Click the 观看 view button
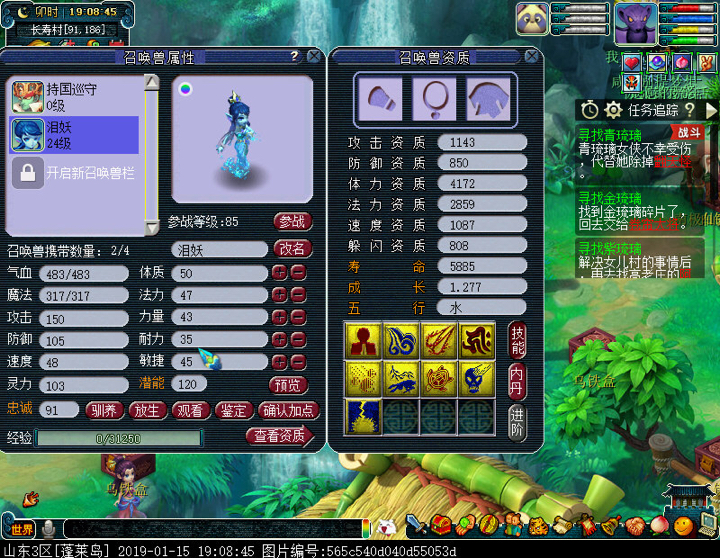720x558 pixels. pos(190,410)
